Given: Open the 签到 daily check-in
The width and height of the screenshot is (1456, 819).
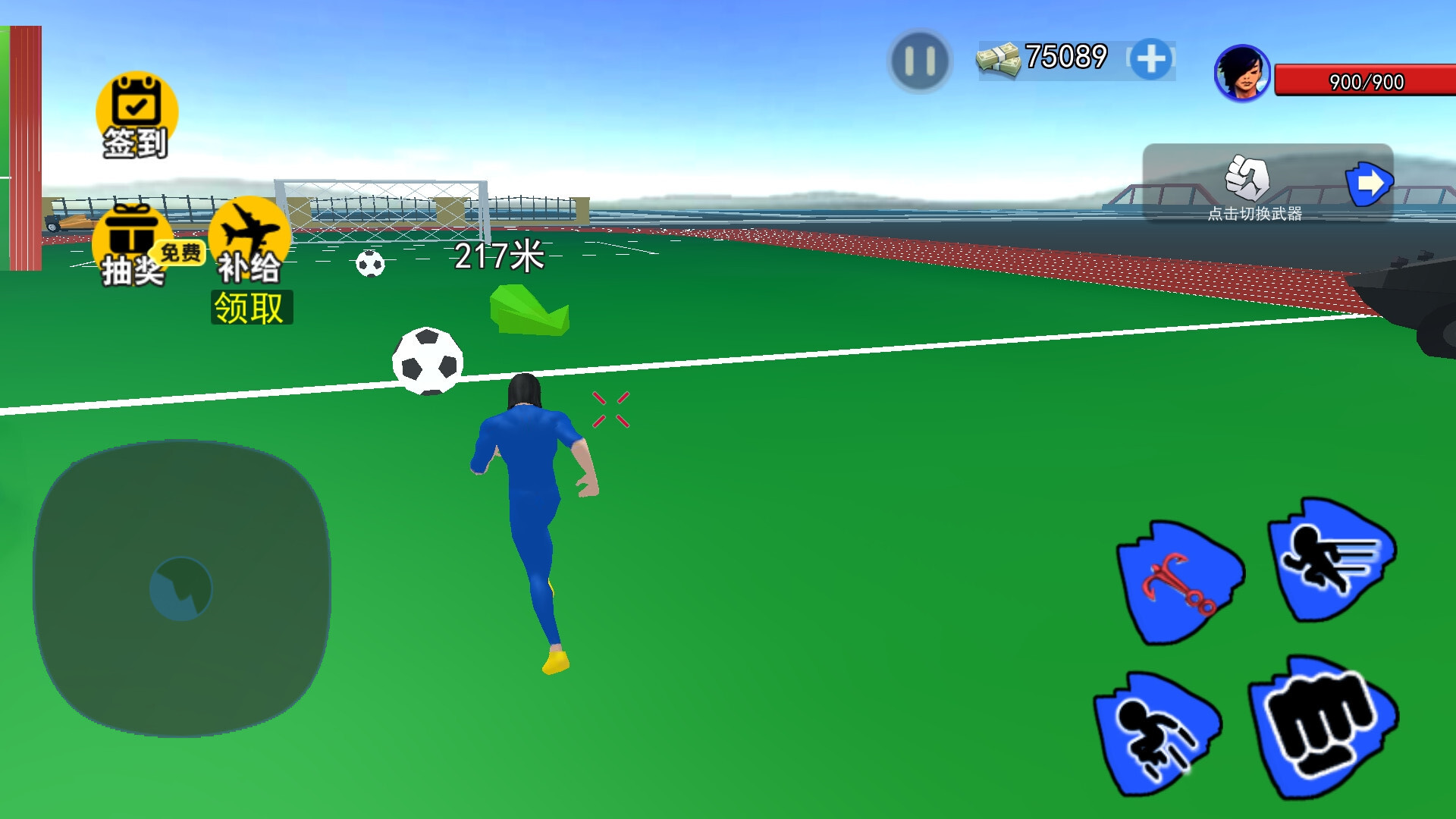Looking at the screenshot, I should click(136, 115).
